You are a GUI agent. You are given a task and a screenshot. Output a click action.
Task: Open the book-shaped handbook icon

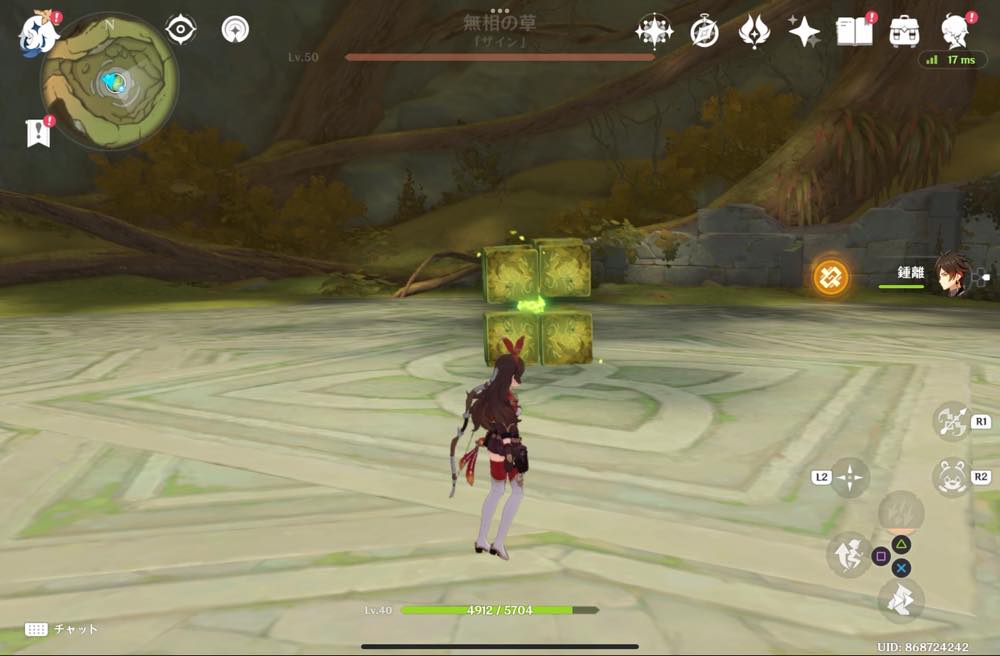click(853, 31)
